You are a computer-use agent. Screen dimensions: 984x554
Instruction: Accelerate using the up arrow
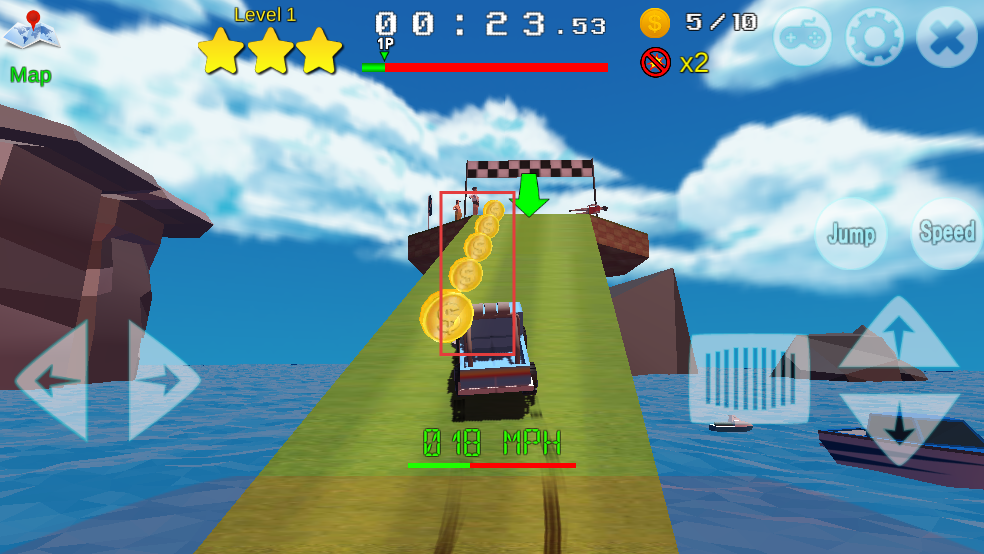(x=898, y=335)
